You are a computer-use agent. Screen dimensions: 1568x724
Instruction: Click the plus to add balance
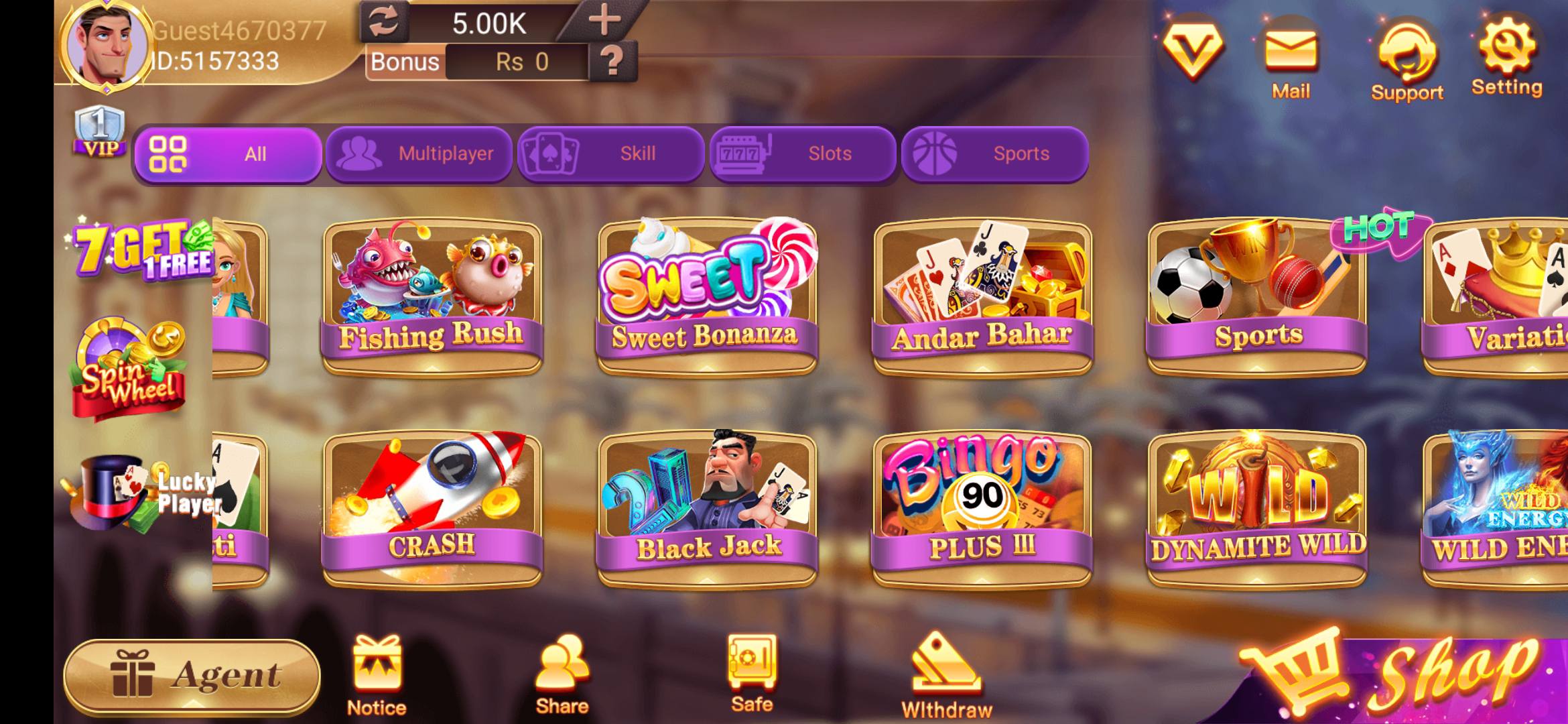602,20
